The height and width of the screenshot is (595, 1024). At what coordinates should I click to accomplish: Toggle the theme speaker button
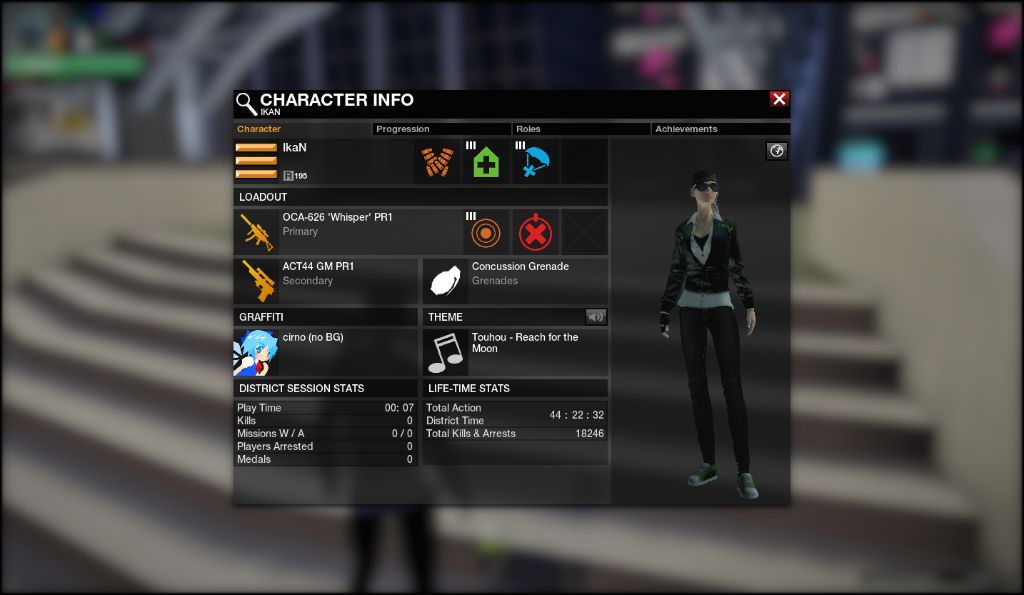point(596,317)
